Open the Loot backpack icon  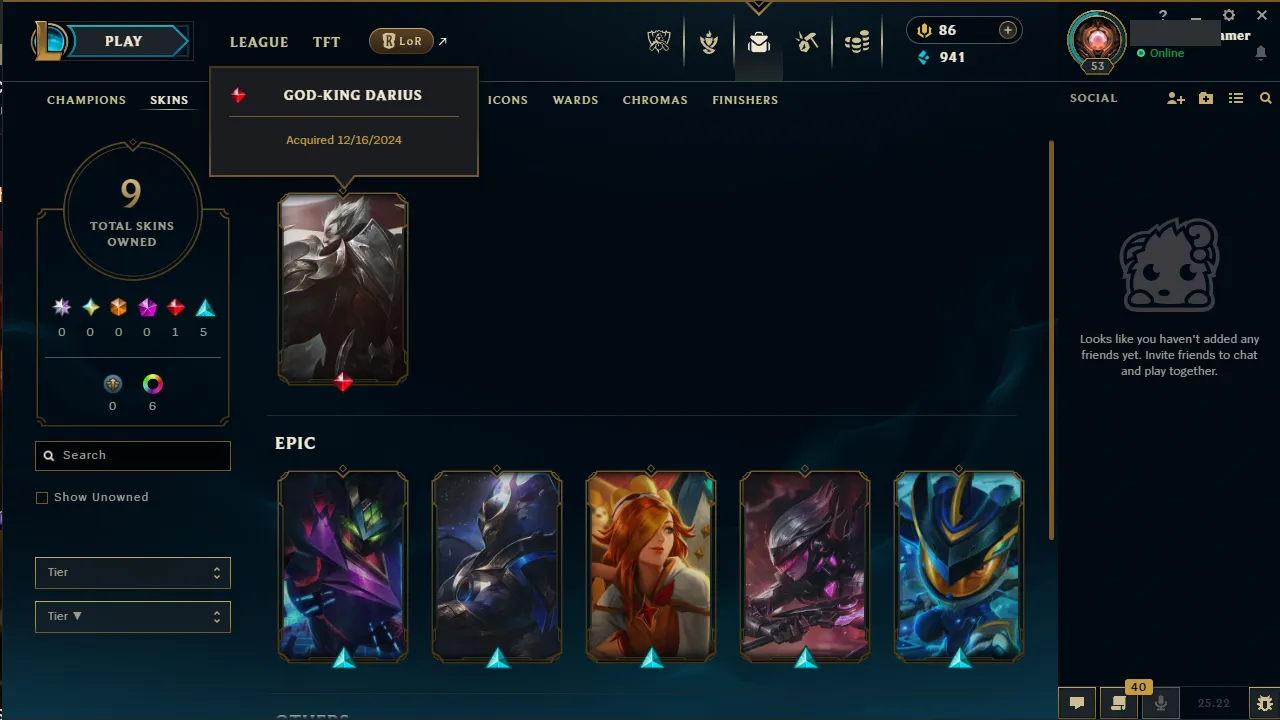(758, 43)
